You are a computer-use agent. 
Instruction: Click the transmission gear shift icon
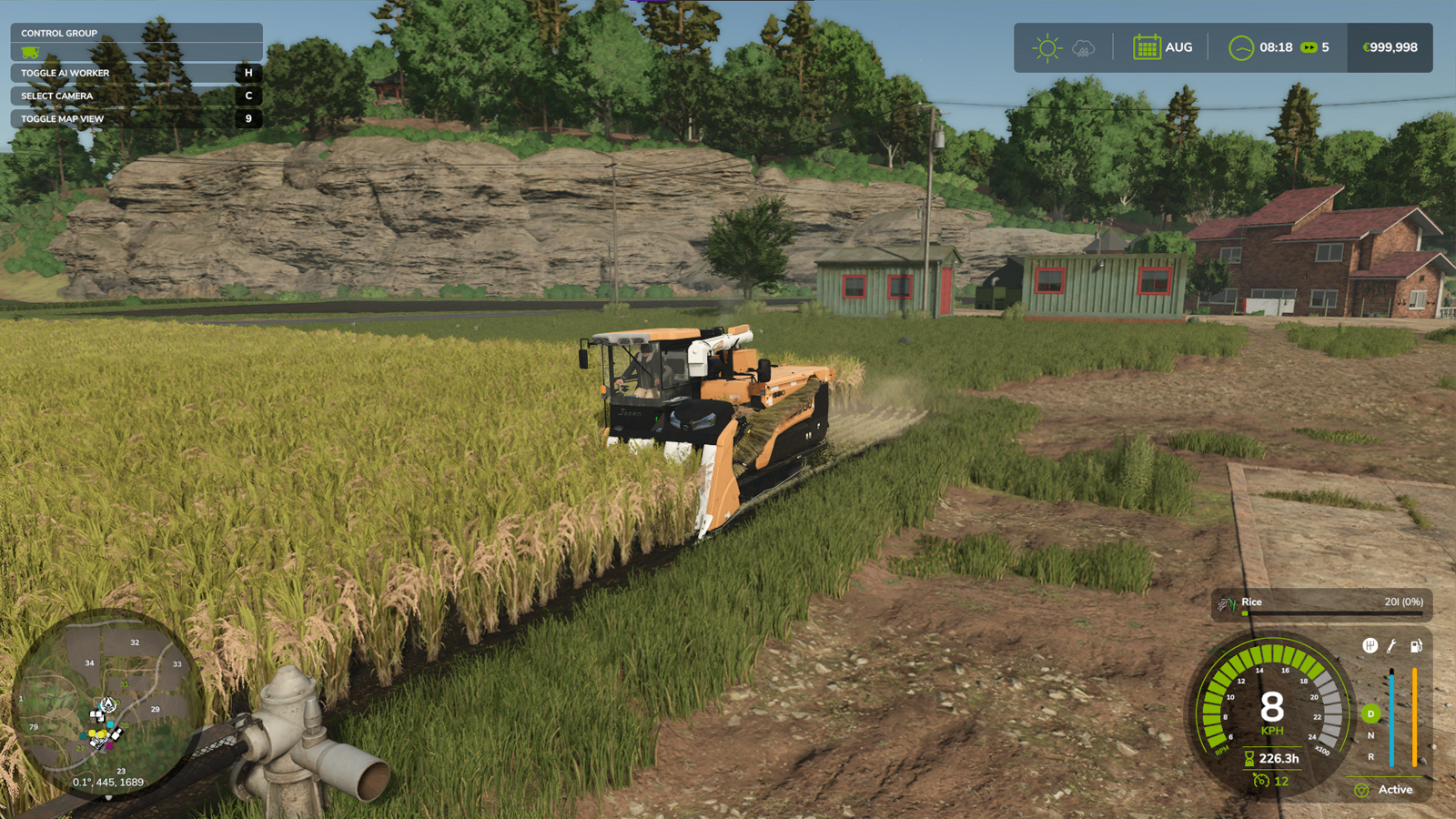(1370, 645)
